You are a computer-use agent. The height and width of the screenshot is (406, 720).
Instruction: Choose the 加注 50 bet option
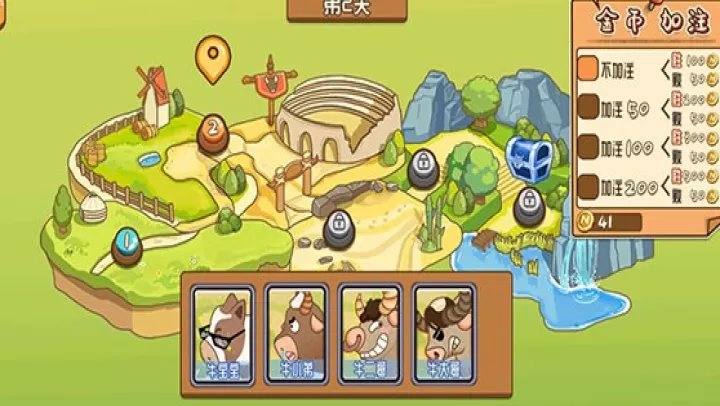coord(589,107)
